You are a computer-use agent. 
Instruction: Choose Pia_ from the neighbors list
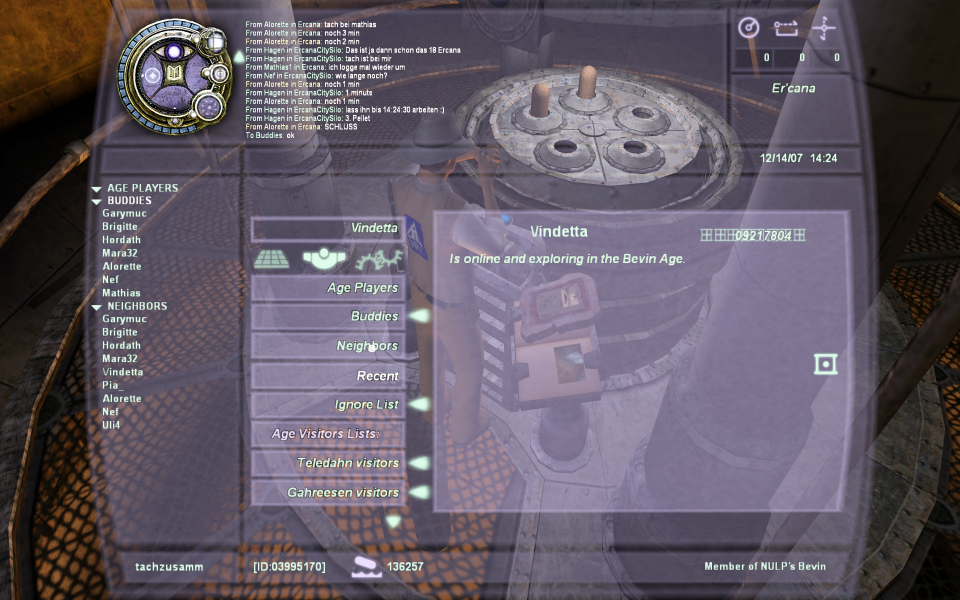[110, 385]
